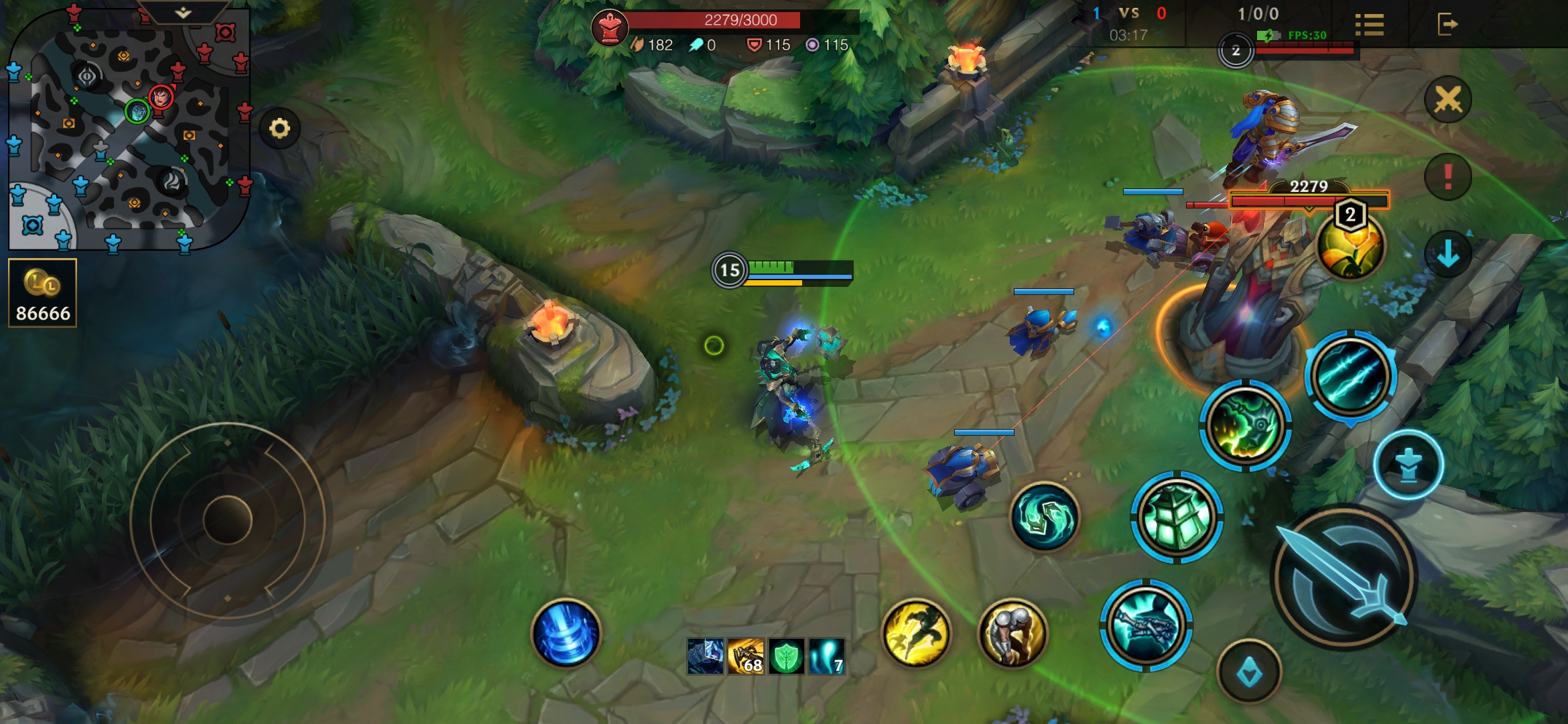
Task: Throw the Dark Passage lantern ability
Action: (1177, 516)
